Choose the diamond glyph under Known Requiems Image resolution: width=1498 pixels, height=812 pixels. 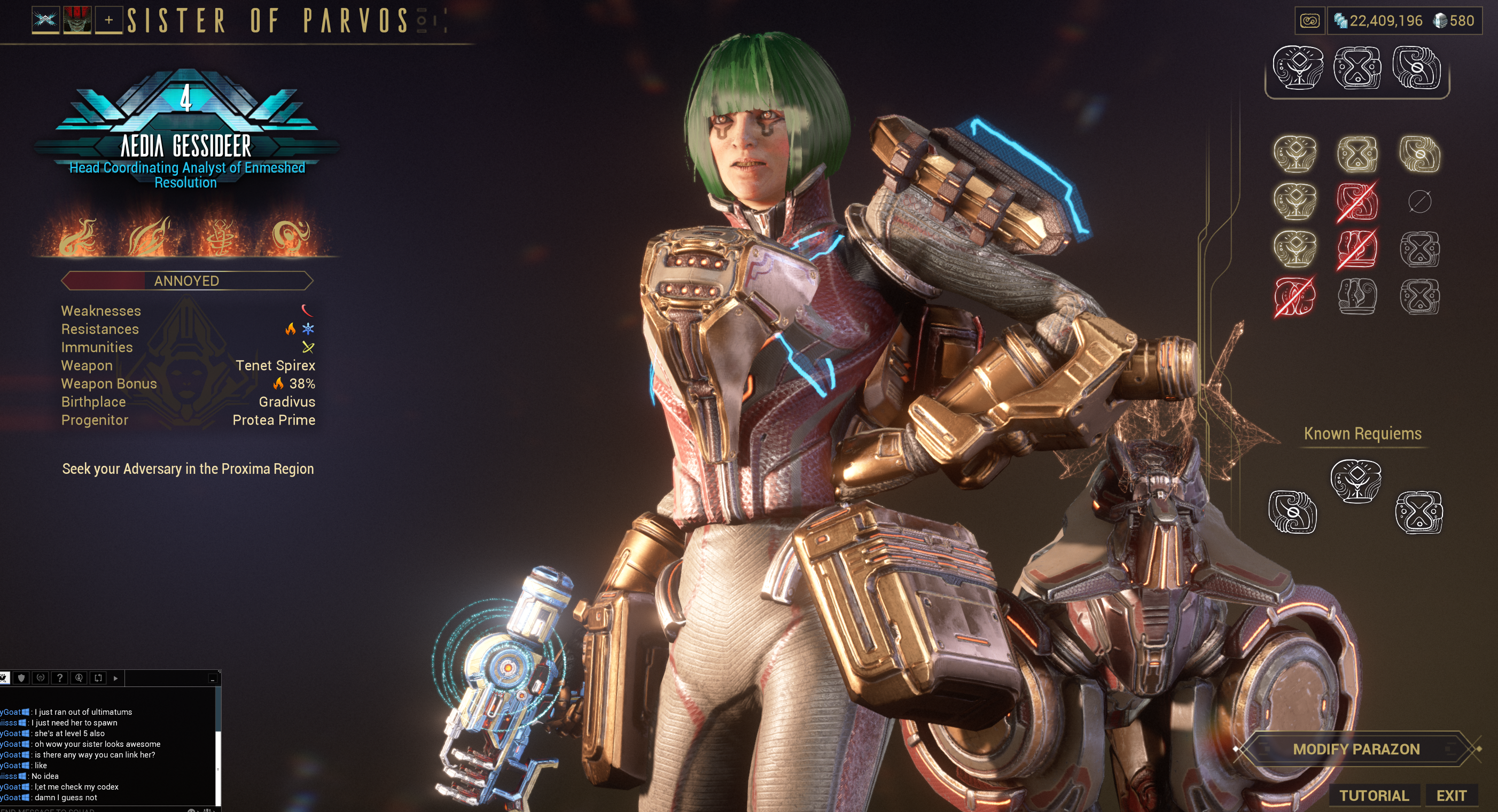tap(1355, 480)
